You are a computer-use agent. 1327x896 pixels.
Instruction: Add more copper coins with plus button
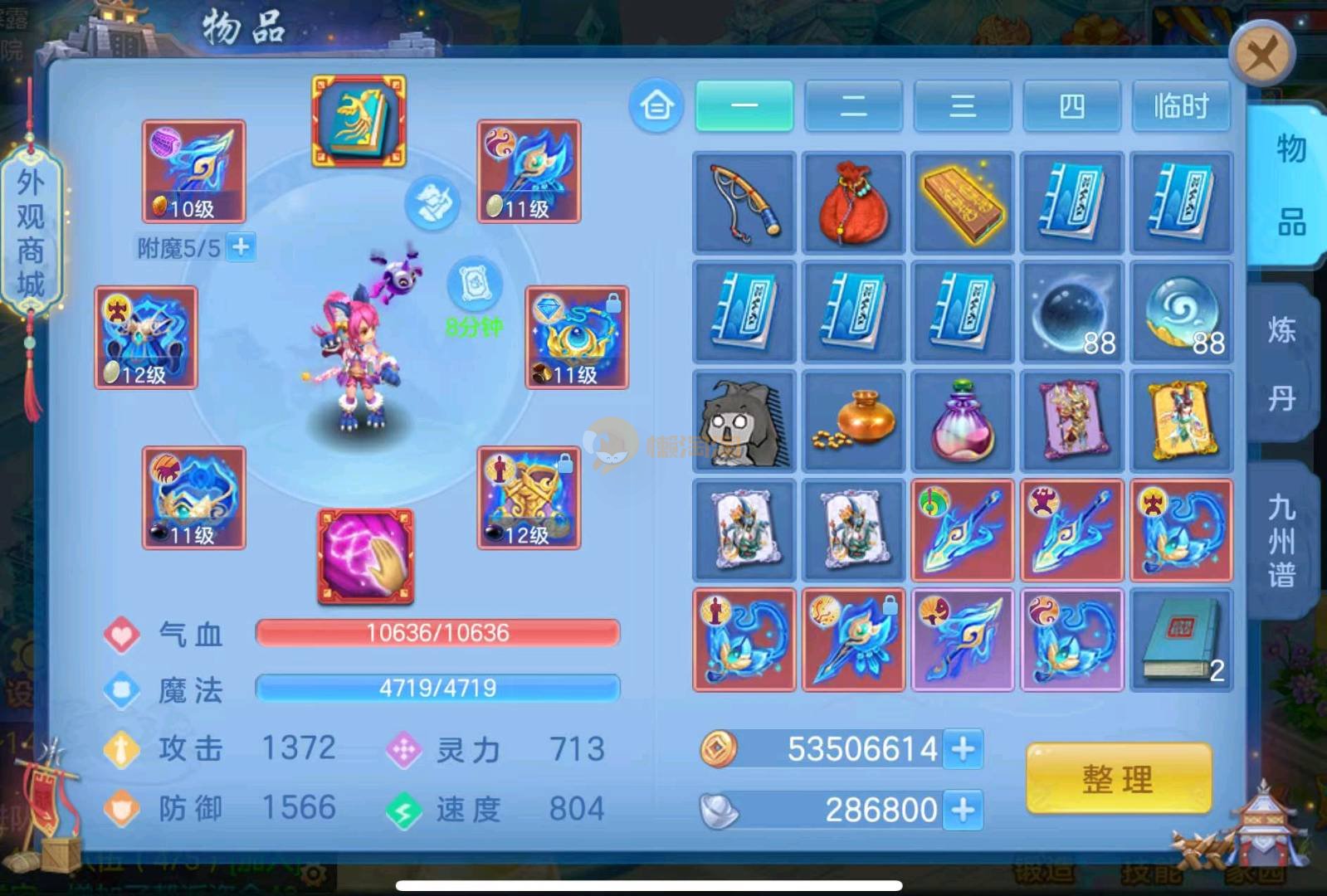pos(963,749)
